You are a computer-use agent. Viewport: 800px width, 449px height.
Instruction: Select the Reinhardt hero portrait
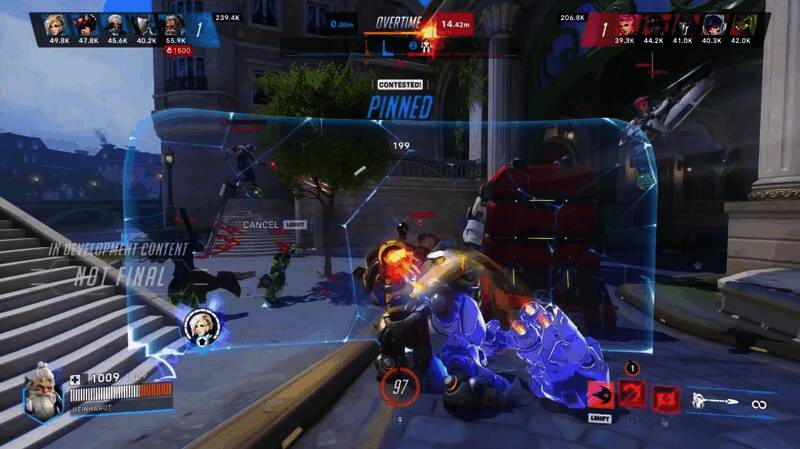(x=42, y=393)
